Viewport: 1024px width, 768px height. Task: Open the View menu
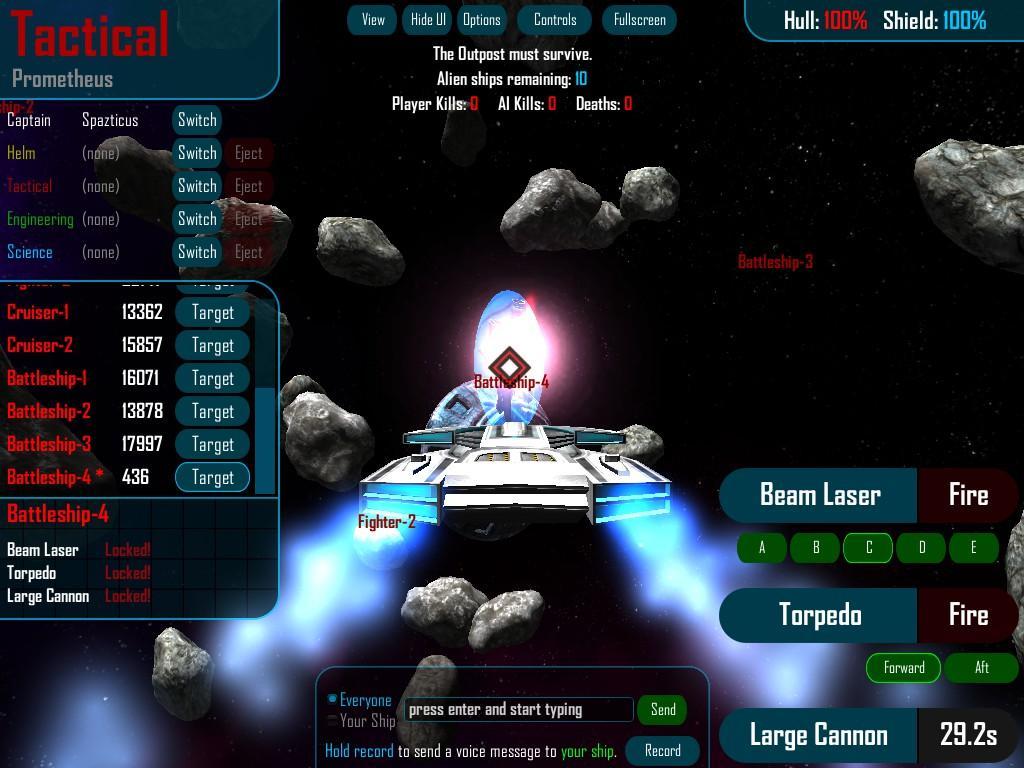(x=373, y=20)
